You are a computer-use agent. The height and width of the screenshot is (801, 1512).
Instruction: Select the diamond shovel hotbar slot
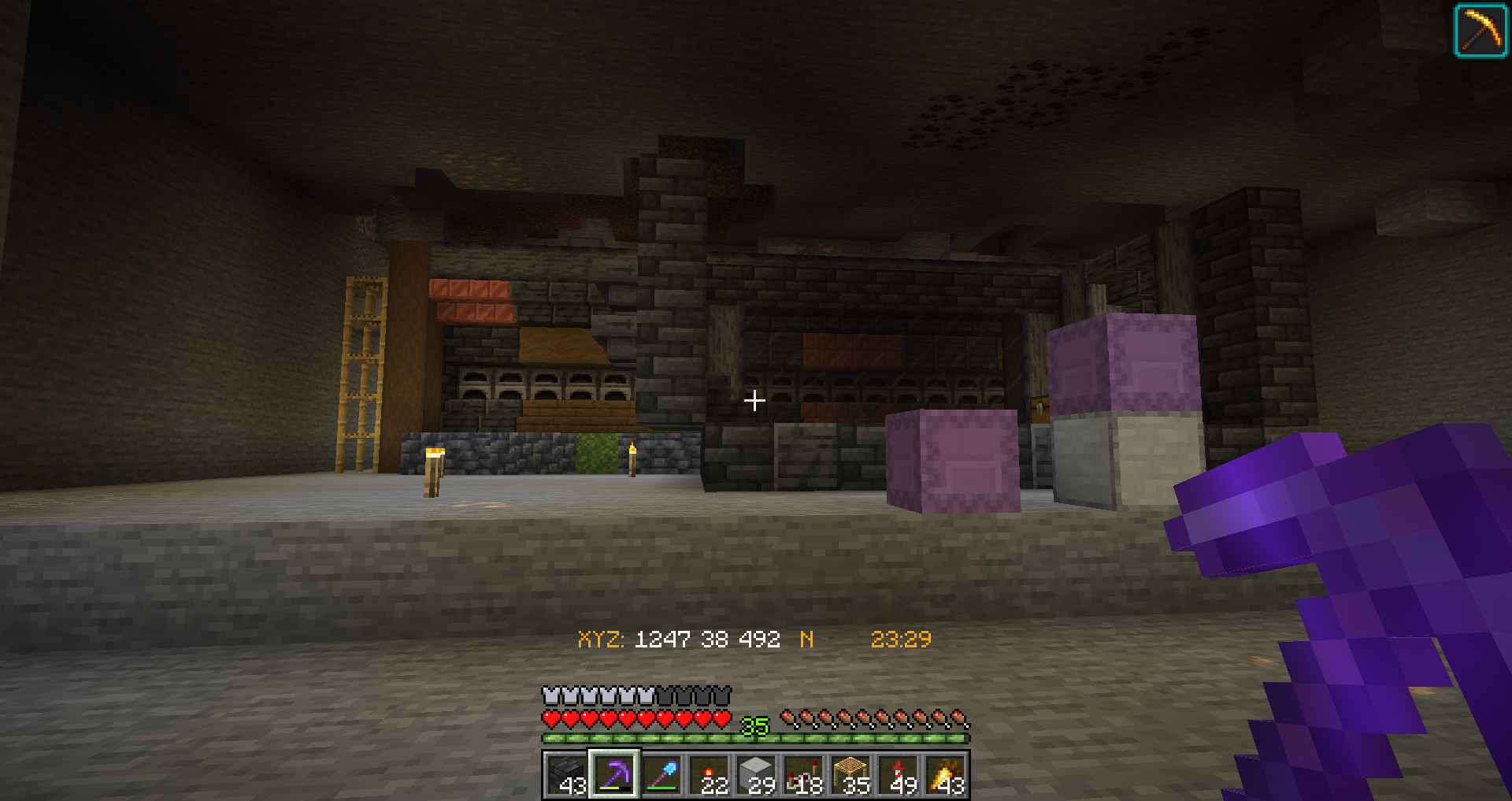coord(661,774)
